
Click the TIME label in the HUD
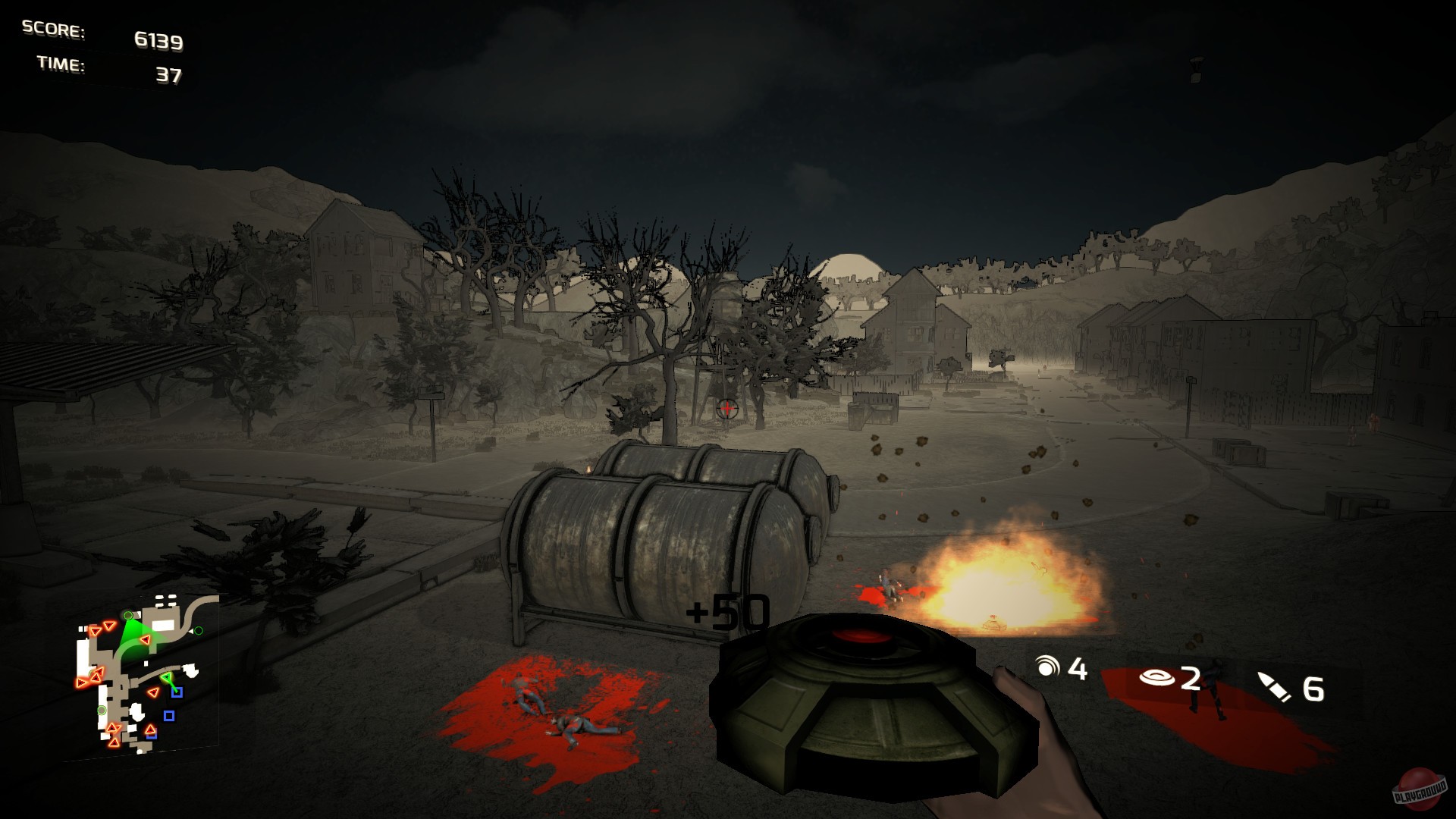pos(59,65)
